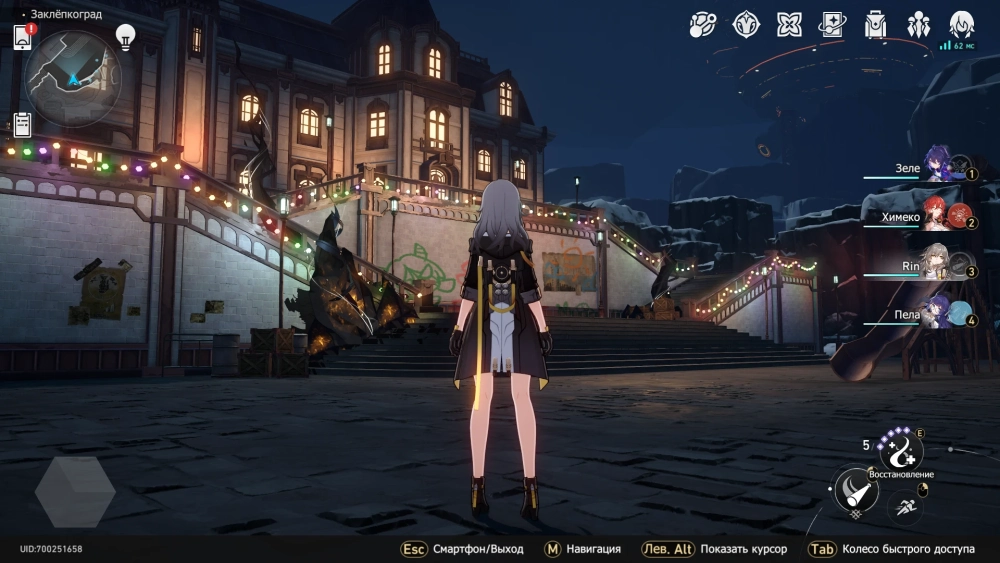Open the orbiting planets icon in top bar
This screenshot has height=563, width=1000.
click(x=703, y=24)
